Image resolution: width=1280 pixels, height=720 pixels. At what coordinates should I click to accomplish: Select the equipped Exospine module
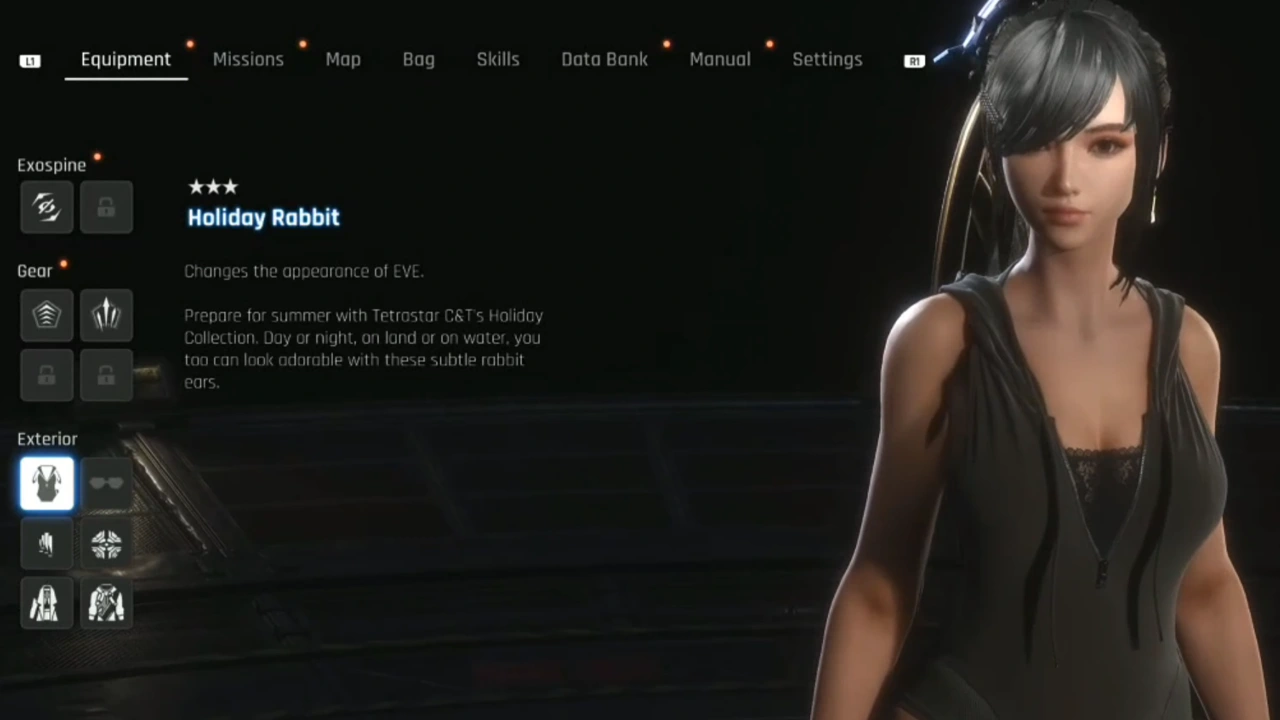coord(46,207)
